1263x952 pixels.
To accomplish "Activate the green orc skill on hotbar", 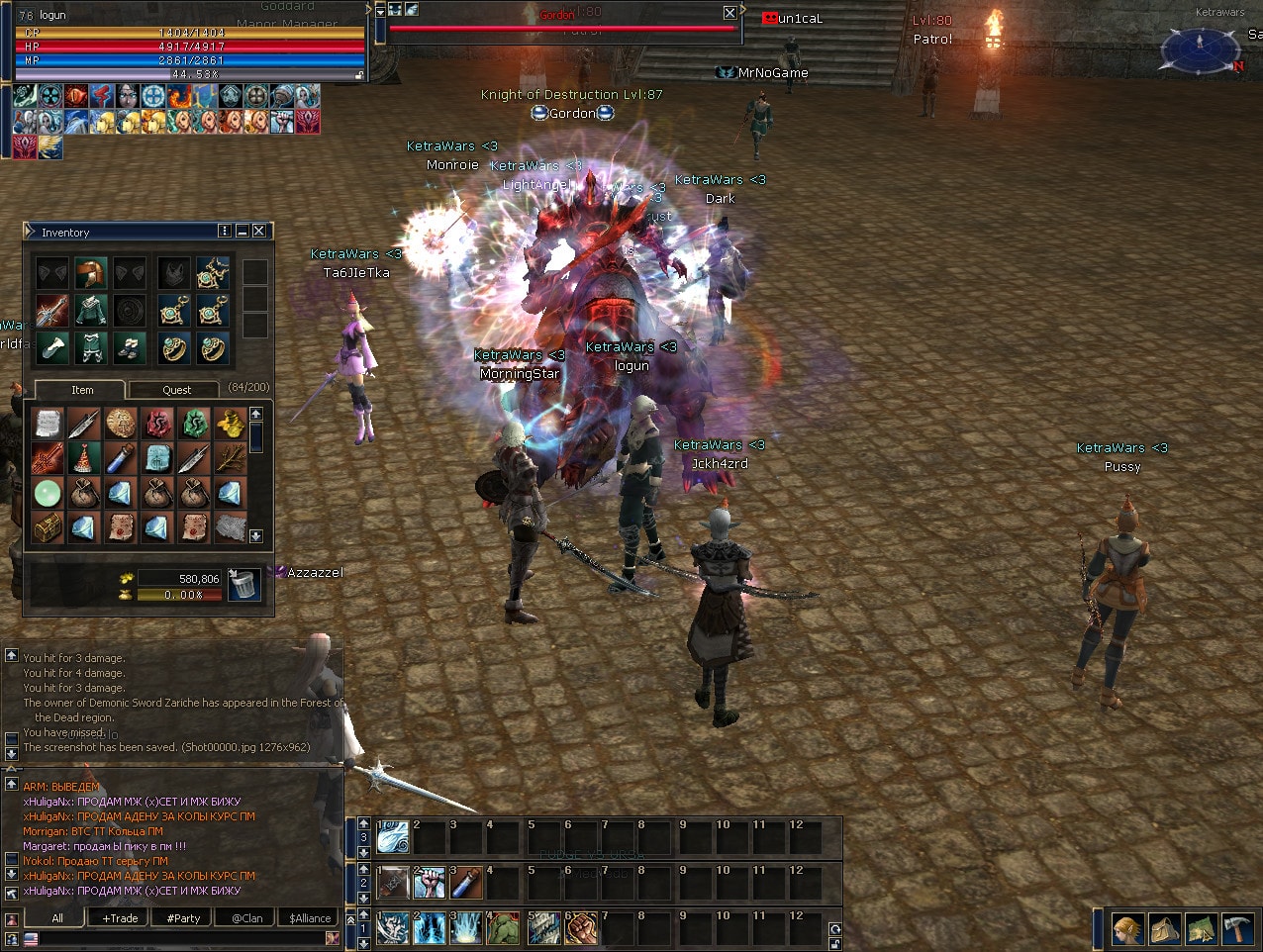I will 503,928.
